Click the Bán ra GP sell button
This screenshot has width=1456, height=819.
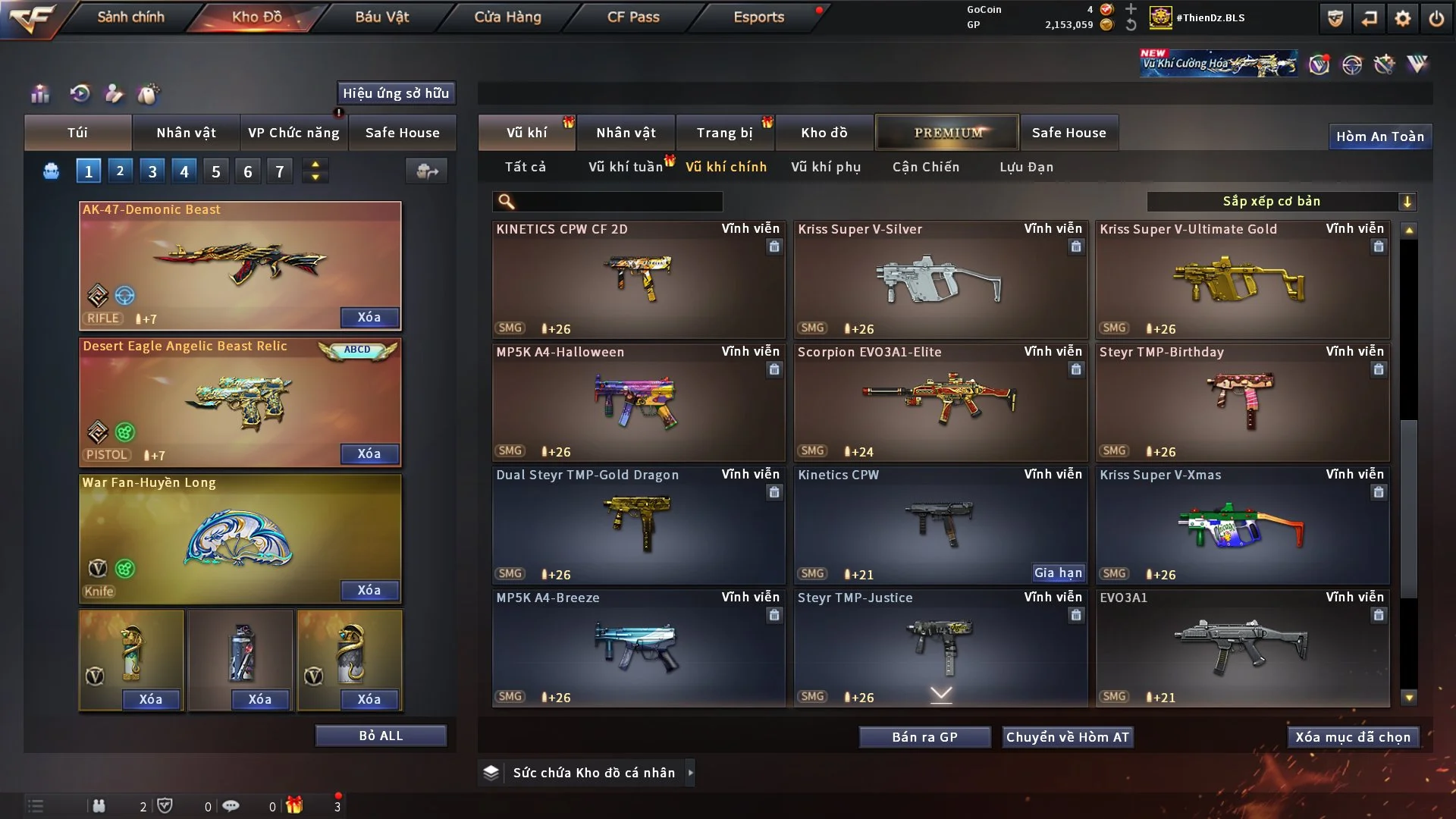pos(924,737)
